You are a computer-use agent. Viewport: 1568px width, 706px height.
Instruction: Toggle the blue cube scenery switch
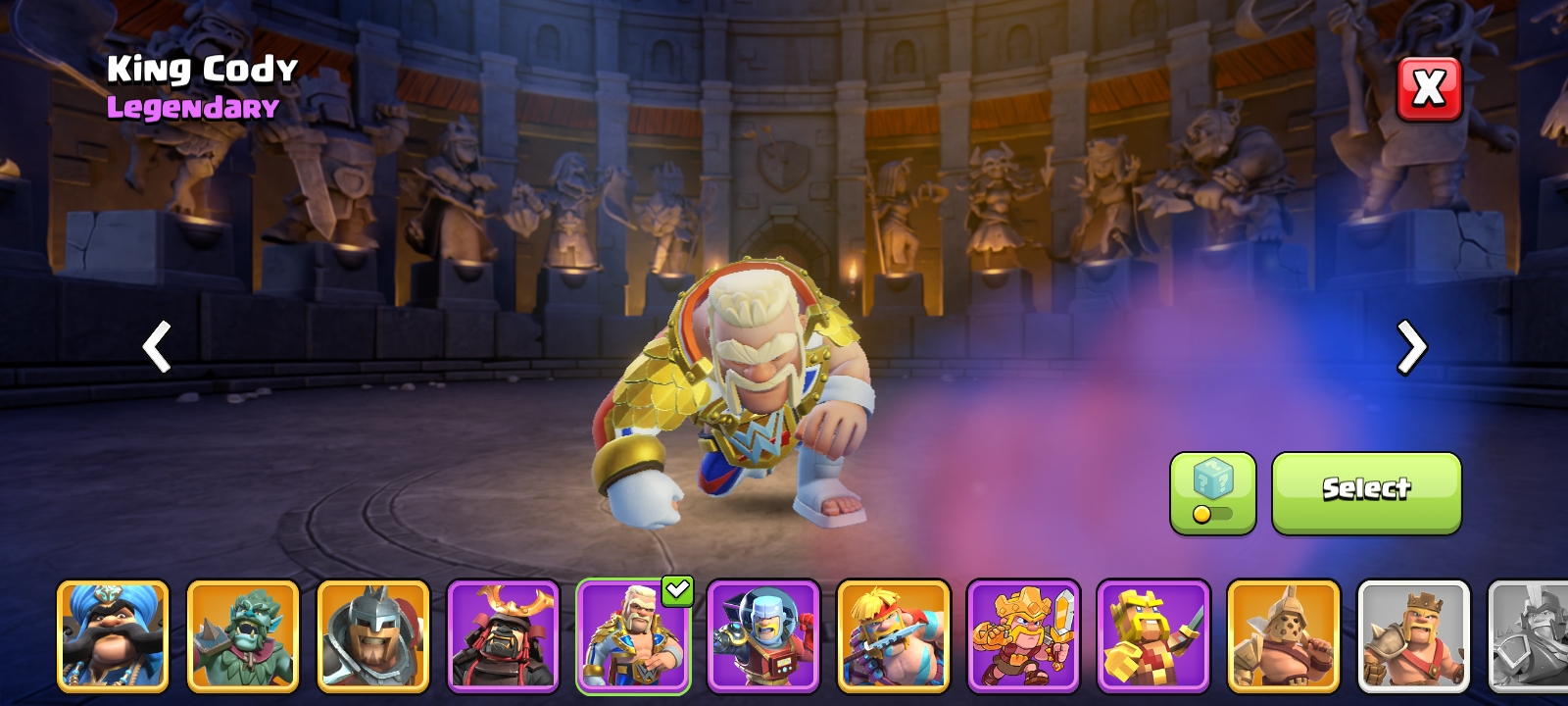1212,493
